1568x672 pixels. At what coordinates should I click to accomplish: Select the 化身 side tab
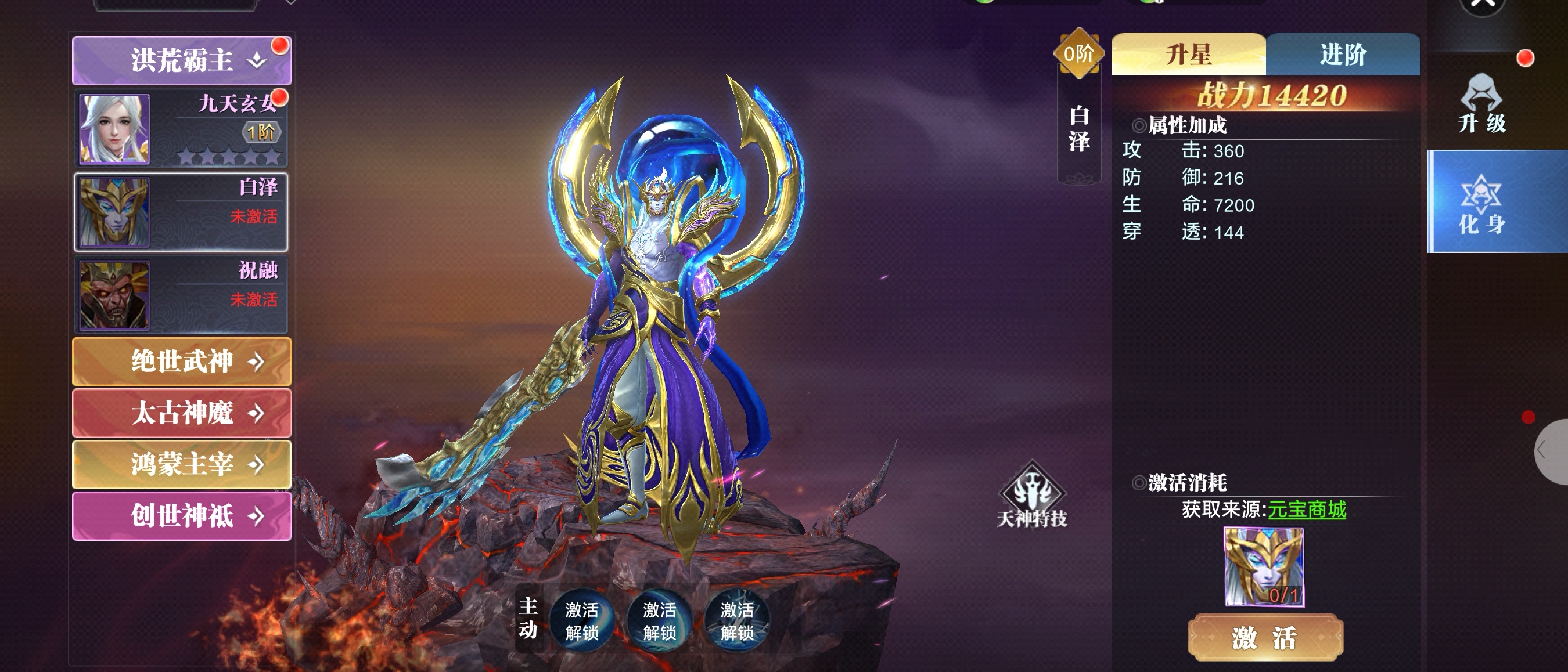point(1481,202)
